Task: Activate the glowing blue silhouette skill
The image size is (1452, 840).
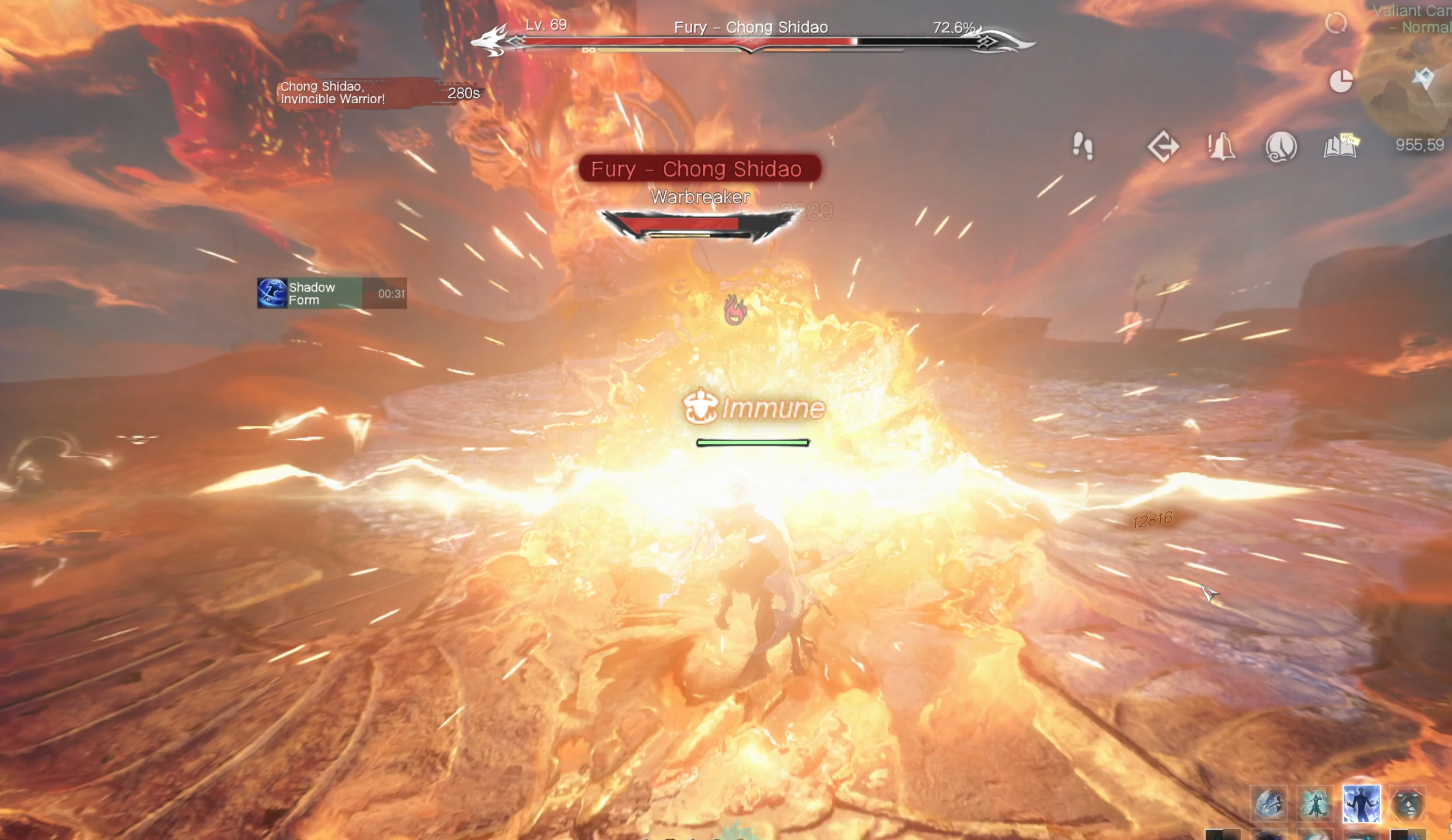Action: 1362,804
